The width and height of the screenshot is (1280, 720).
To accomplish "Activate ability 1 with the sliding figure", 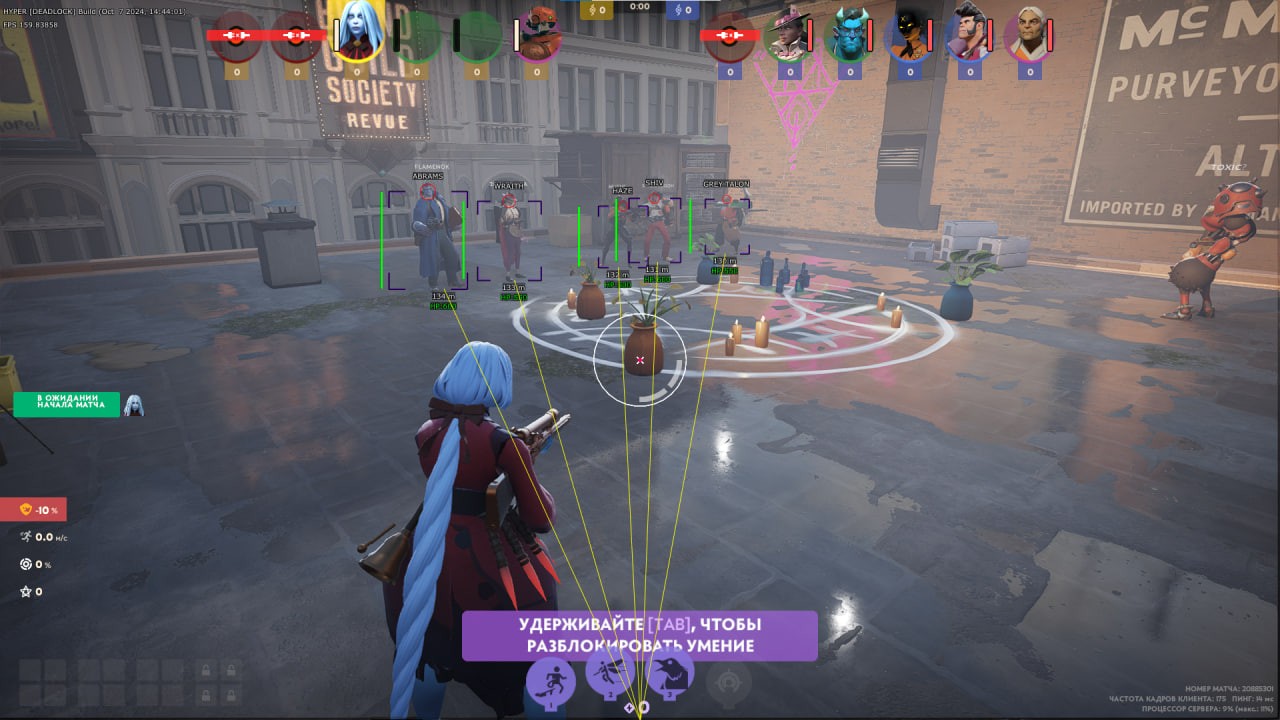I will (551, 680).
